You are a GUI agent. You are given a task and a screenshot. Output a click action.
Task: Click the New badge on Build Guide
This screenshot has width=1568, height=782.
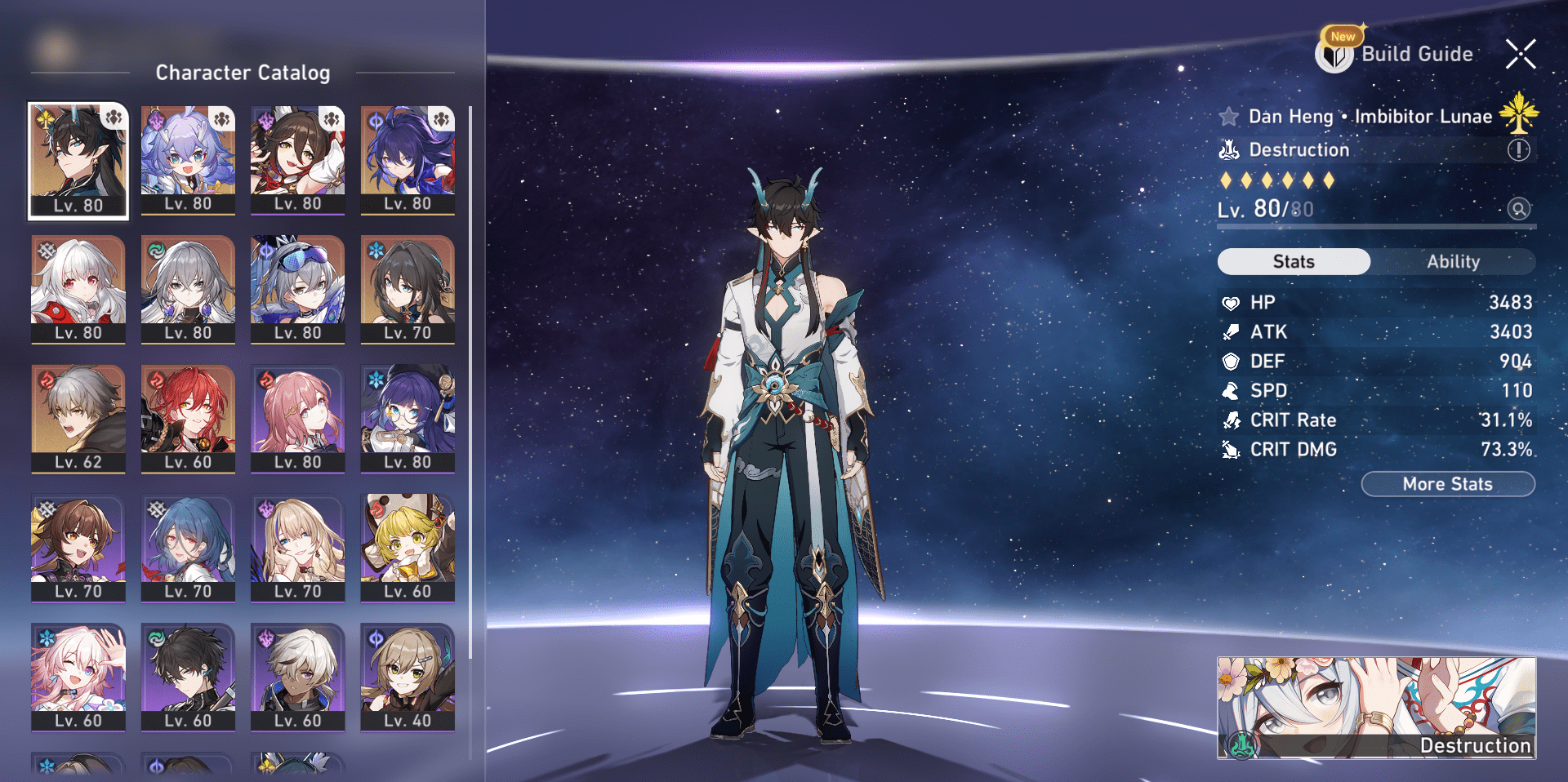[x=1342, y=36]
